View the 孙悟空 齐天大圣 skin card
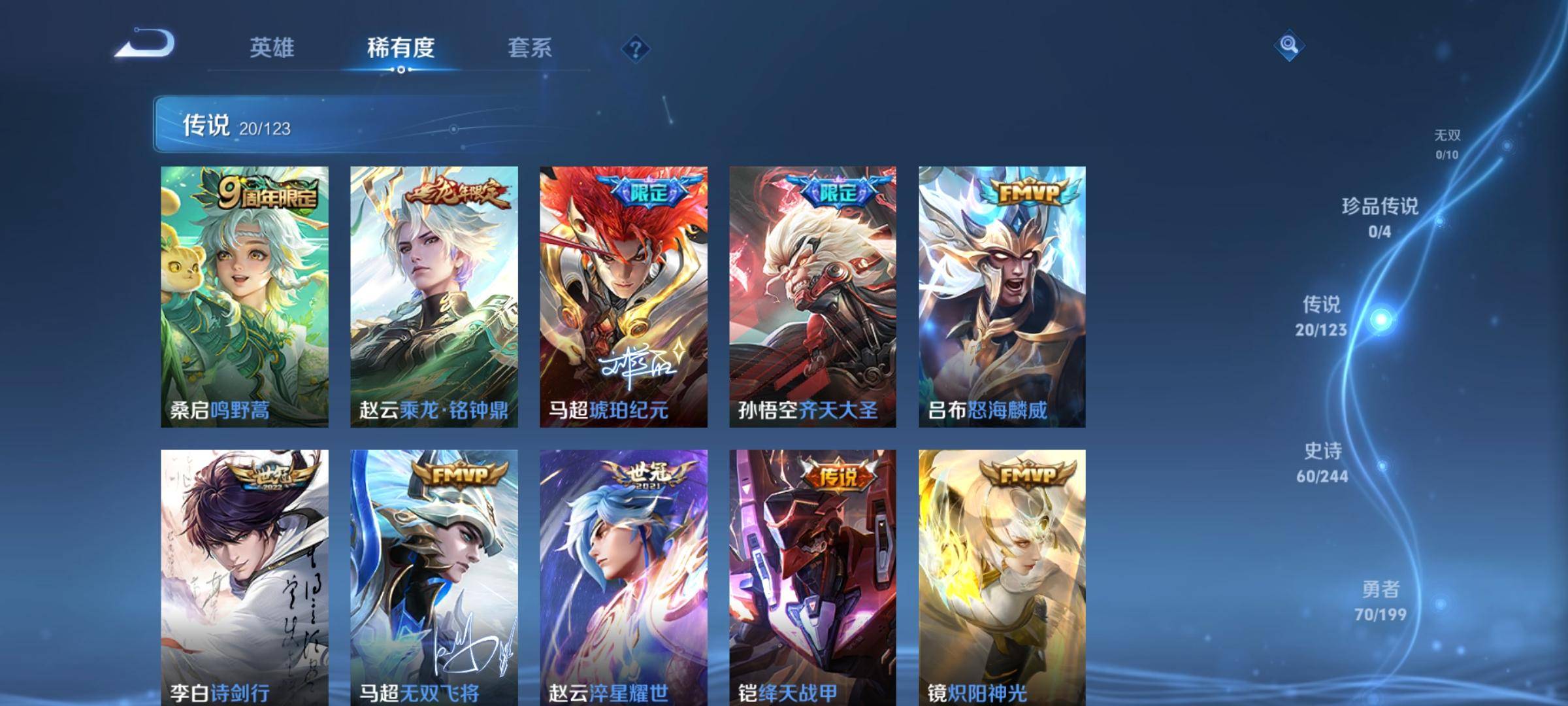Screen dimensions: 1568x706 pyautogui.click(x=813, y=297)
